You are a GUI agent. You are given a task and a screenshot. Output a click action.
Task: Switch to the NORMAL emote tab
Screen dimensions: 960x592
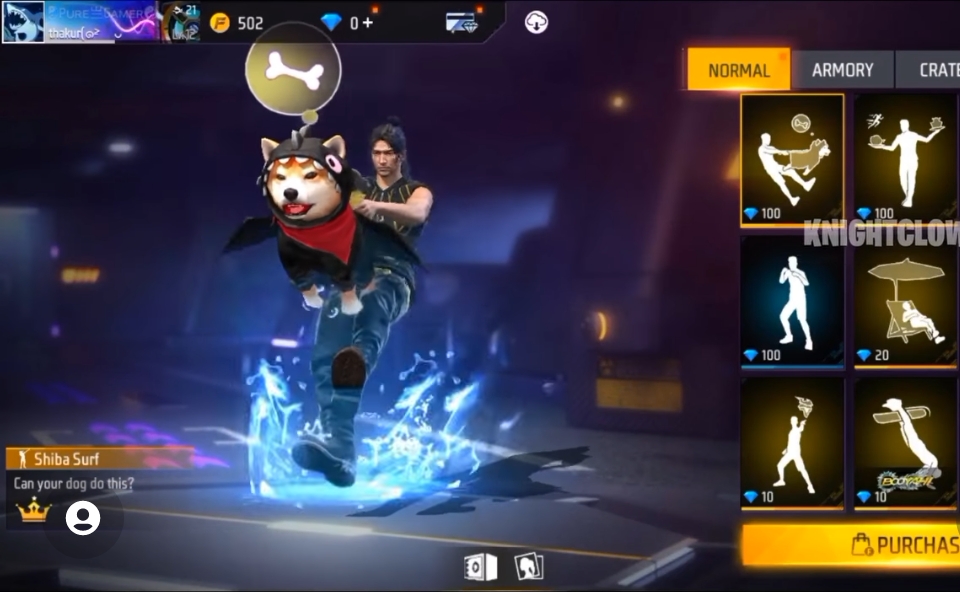point(739,70)
